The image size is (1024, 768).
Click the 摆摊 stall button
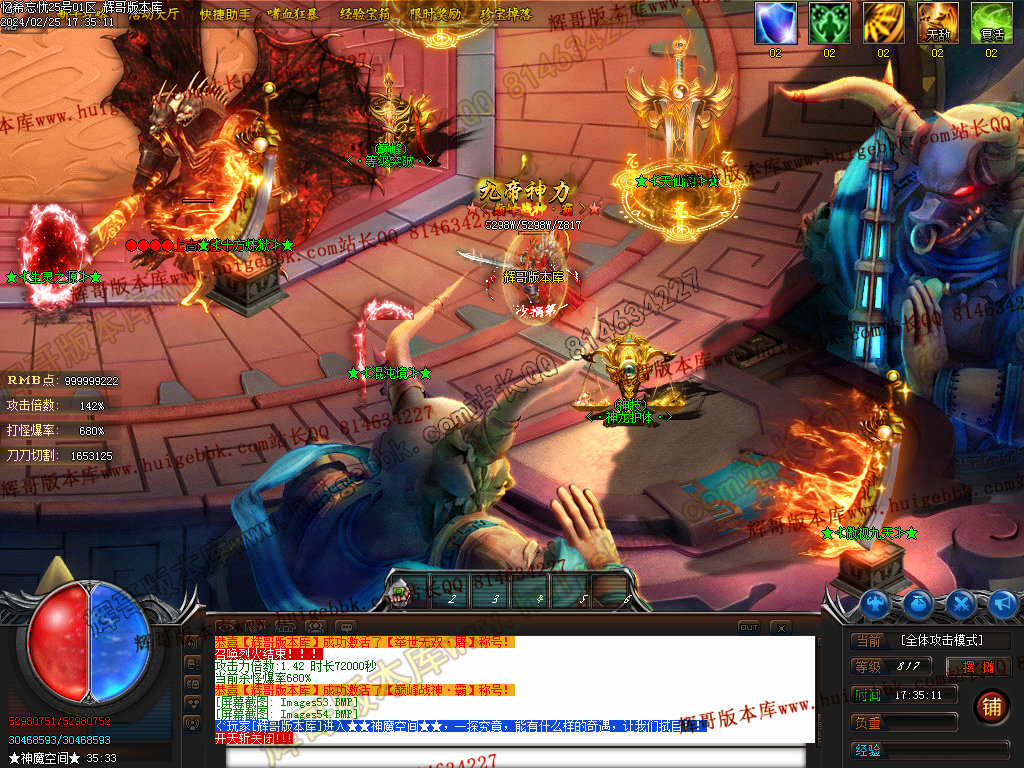pyautogui.click(x=978, y=666)
